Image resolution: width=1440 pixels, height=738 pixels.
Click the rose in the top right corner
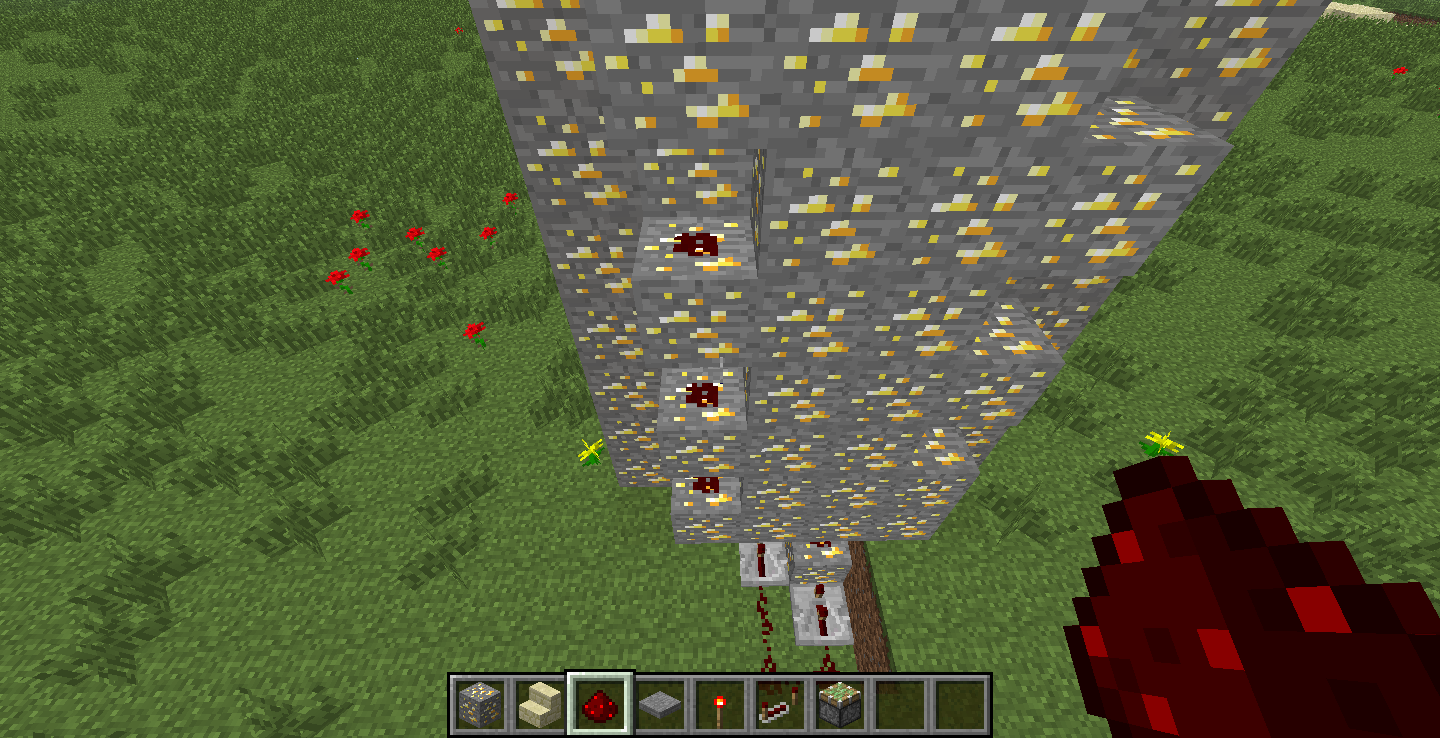(1401, 70)
